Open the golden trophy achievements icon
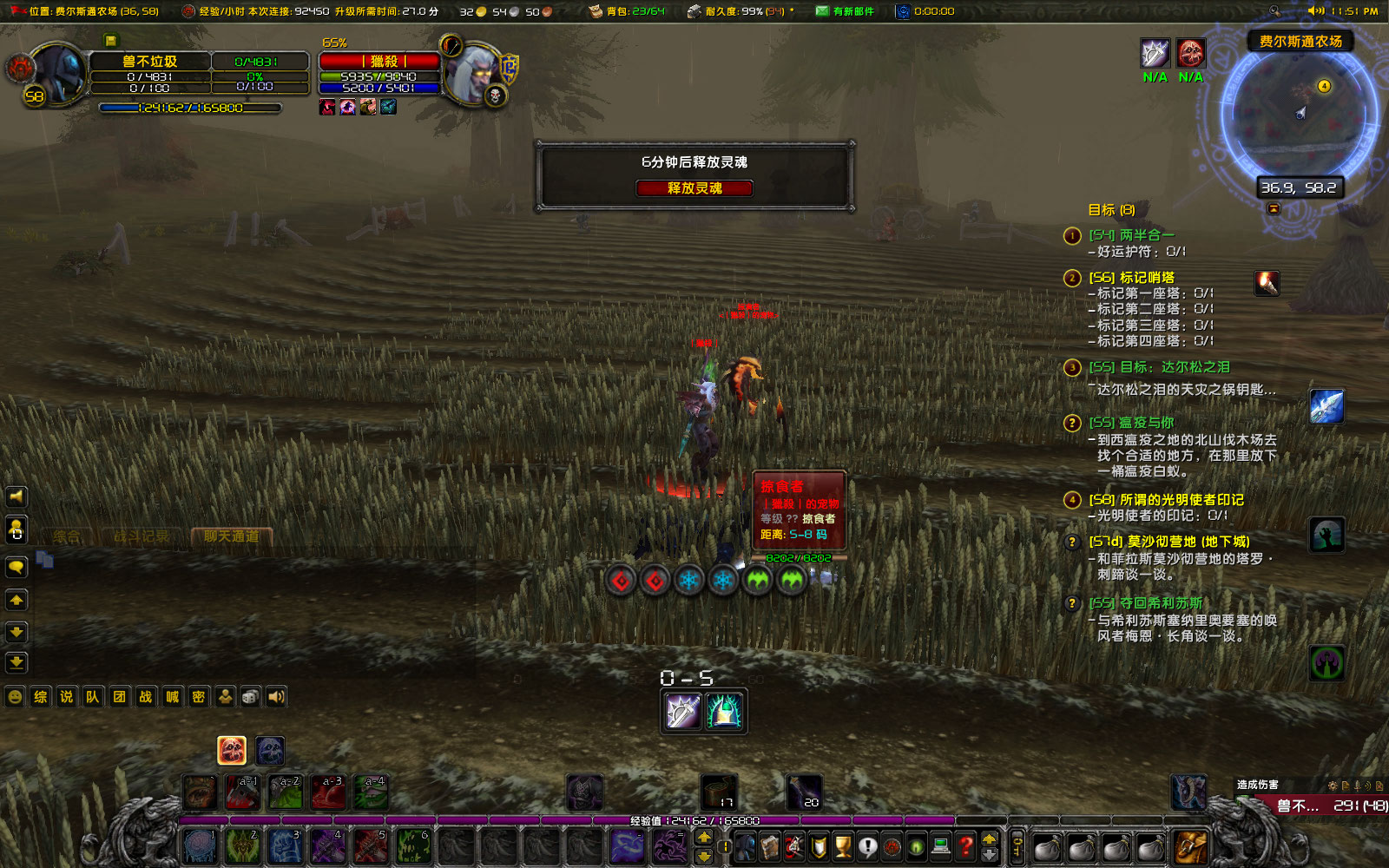The width and height of the screenshot is (1389, 868). coord(840,846)
